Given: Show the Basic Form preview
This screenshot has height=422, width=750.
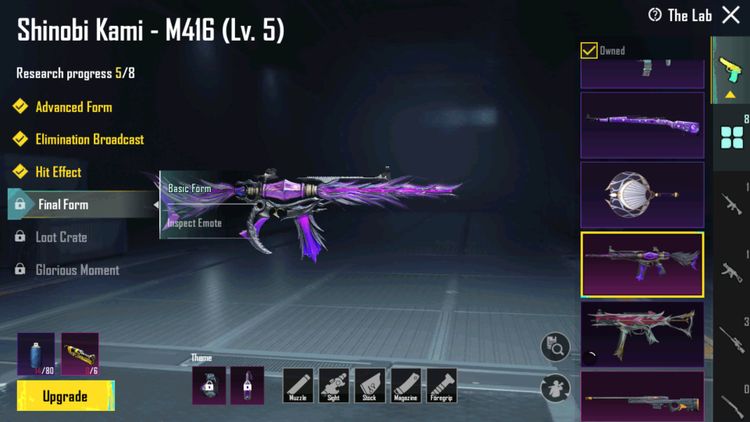Looking at the screenshot, I should click(x=189, y=188).
